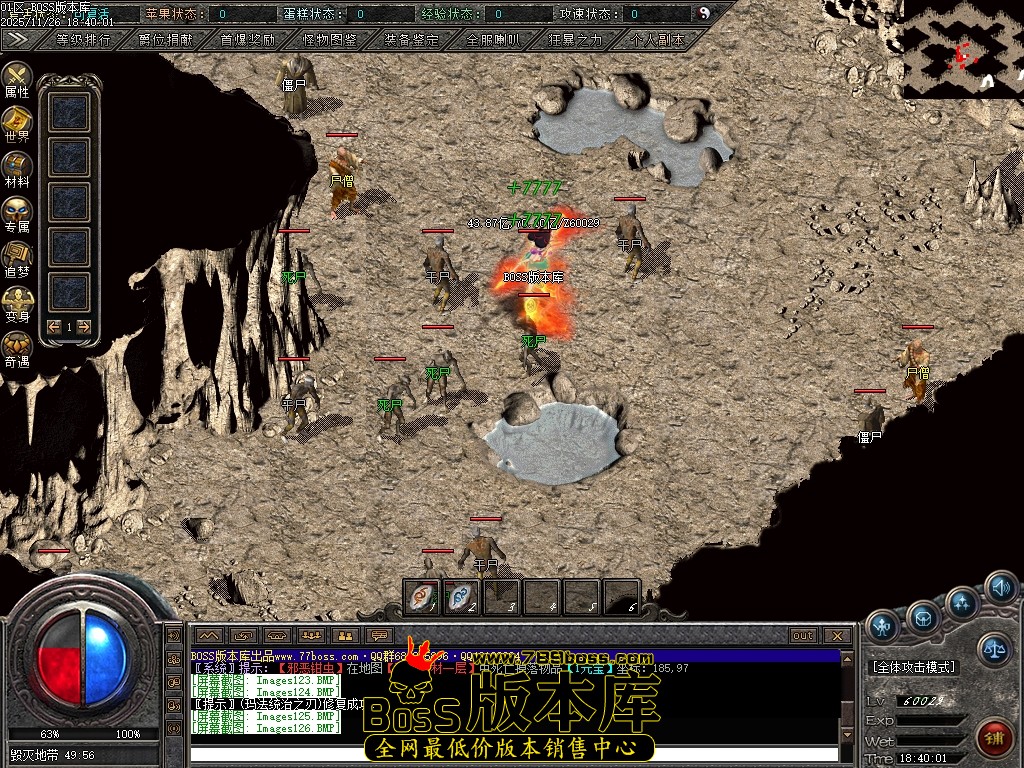This screenshot has width=1024, height=768.
Task: Select the 首爆奖励 first-kill reward button
Action: coord(247,41)
